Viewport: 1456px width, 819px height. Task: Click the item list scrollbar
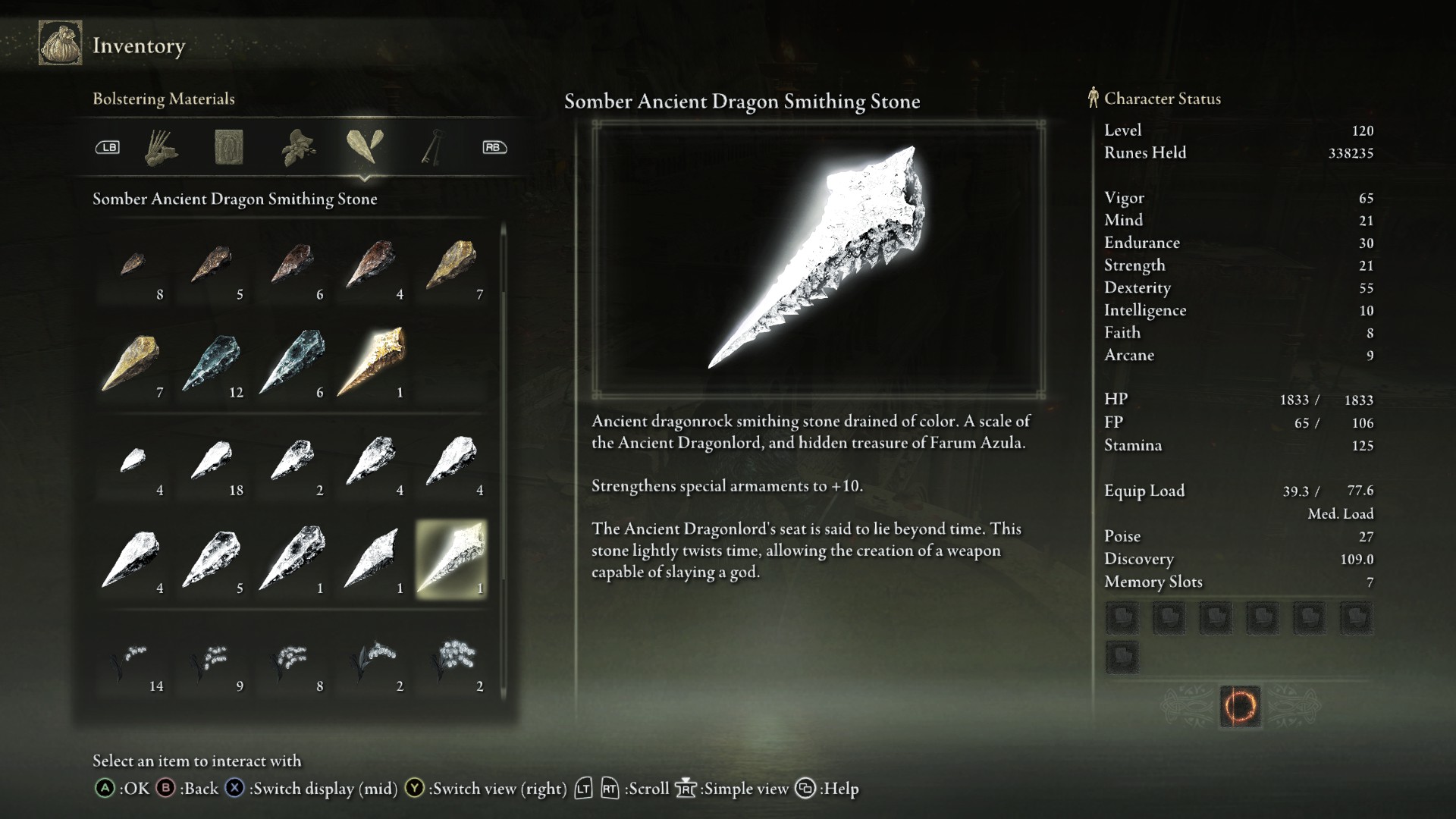tap(503, 455)
